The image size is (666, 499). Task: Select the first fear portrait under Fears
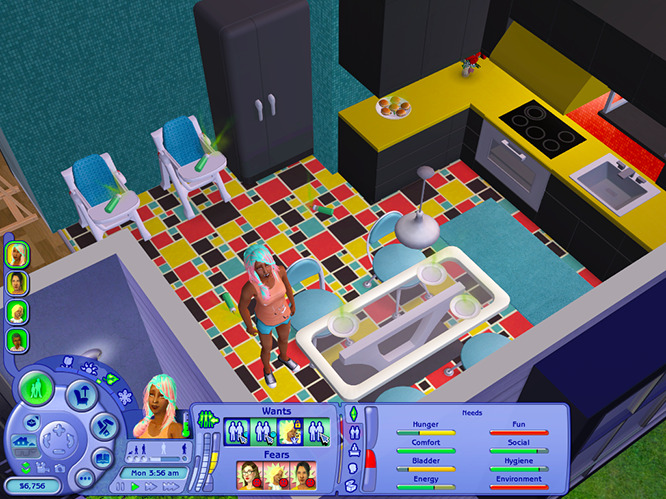249,472
